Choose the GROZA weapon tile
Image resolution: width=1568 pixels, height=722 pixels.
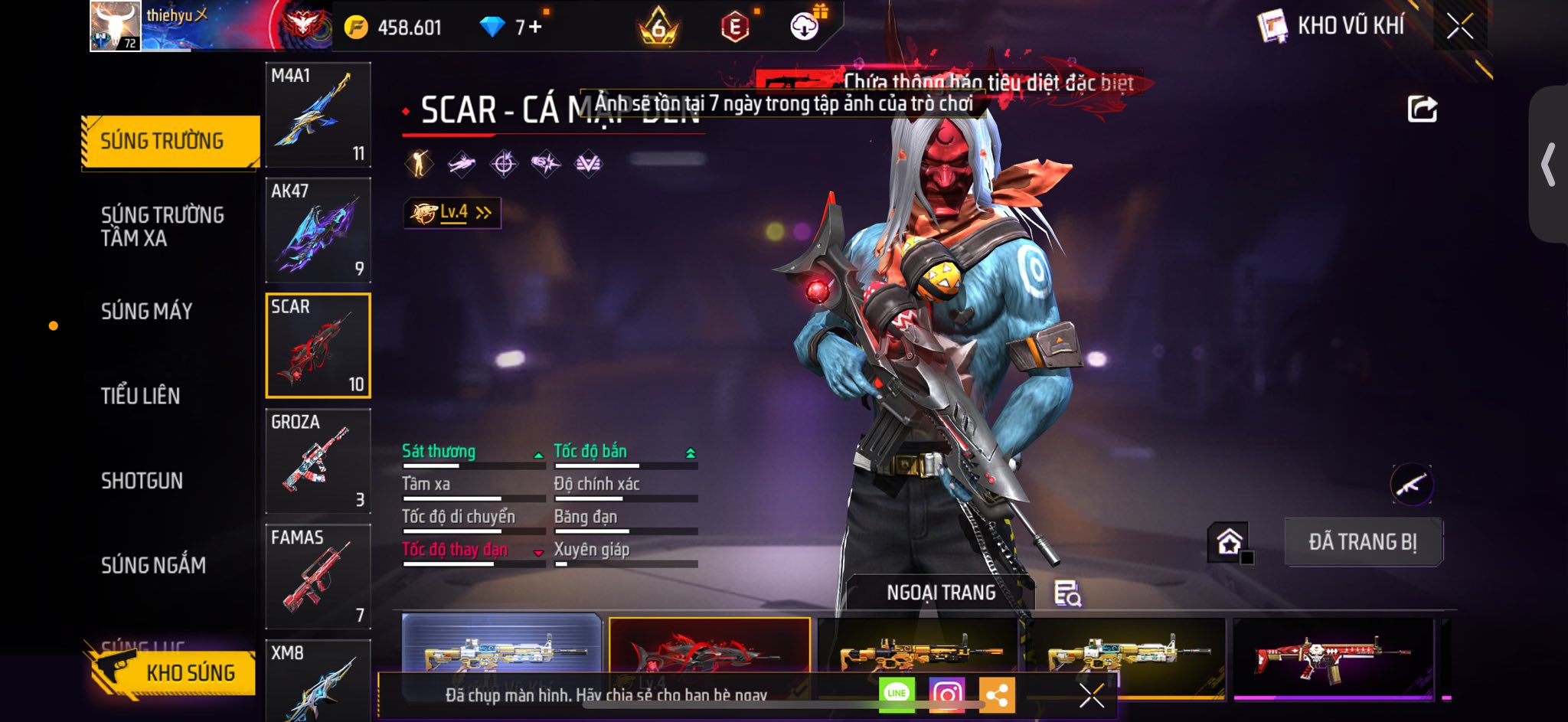pos(318,461)
